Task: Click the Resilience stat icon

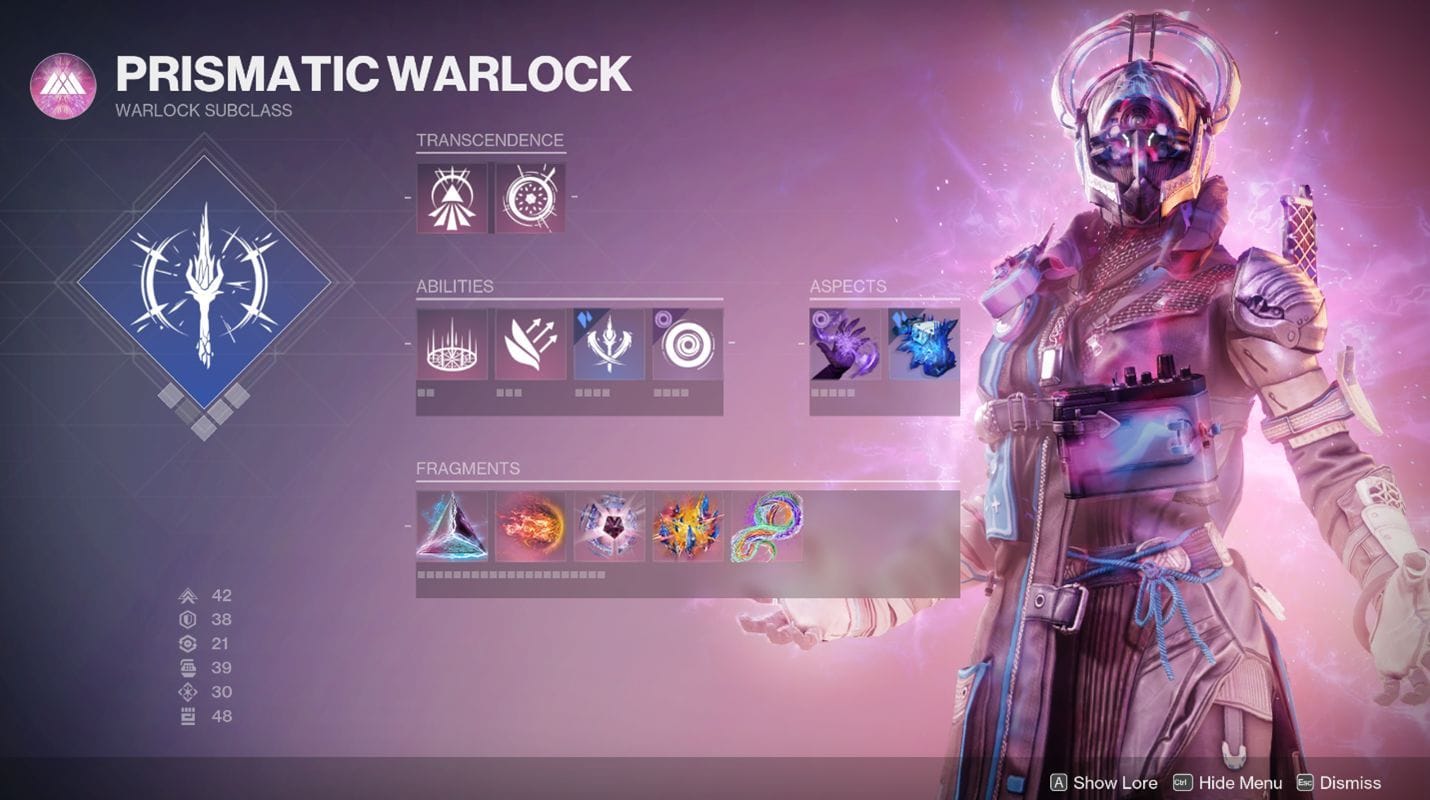Action: [190, 618]
